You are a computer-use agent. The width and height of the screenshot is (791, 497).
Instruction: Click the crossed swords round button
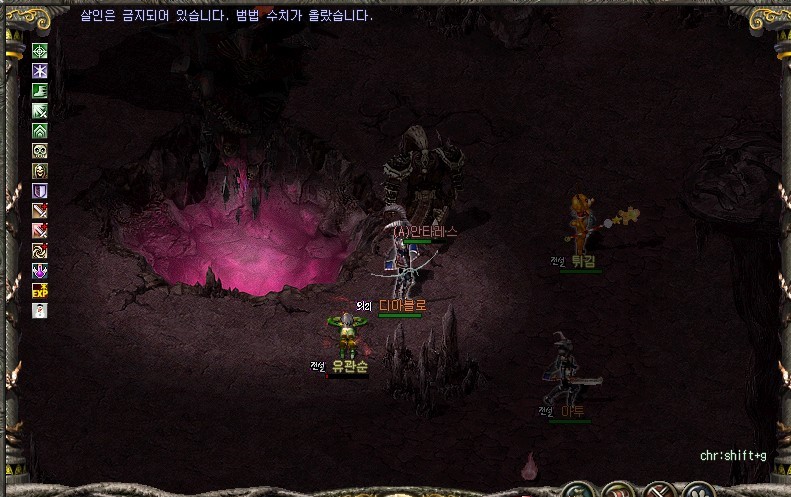coord(657,491)
